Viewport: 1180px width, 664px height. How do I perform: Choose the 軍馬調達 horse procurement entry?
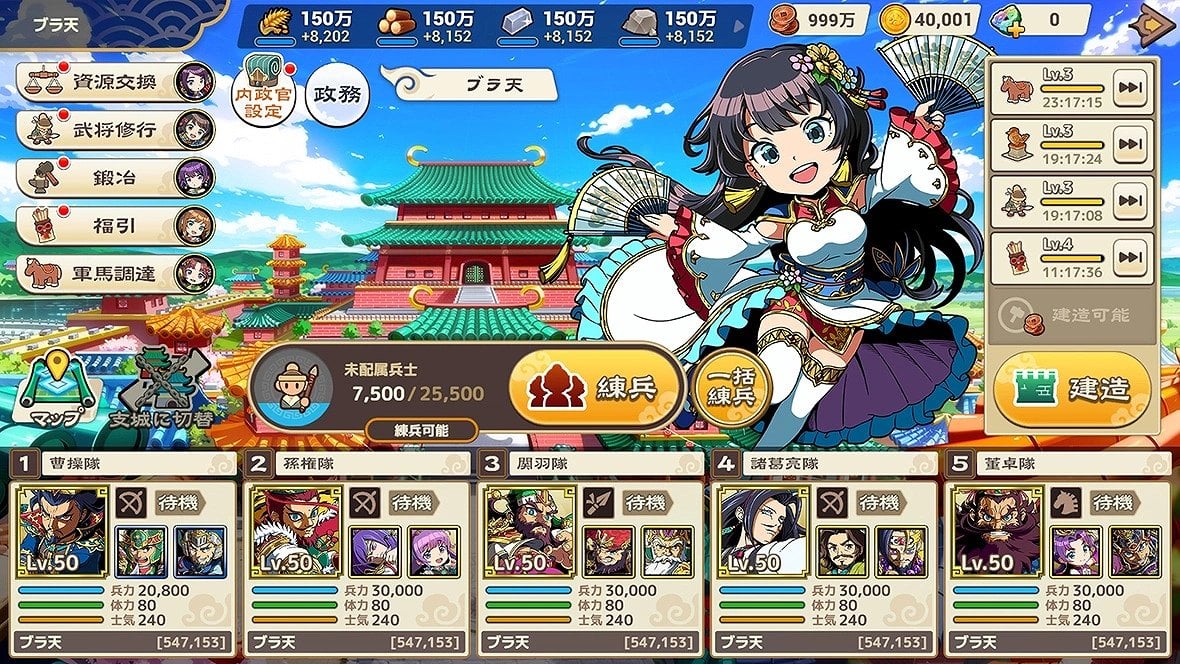112,273
